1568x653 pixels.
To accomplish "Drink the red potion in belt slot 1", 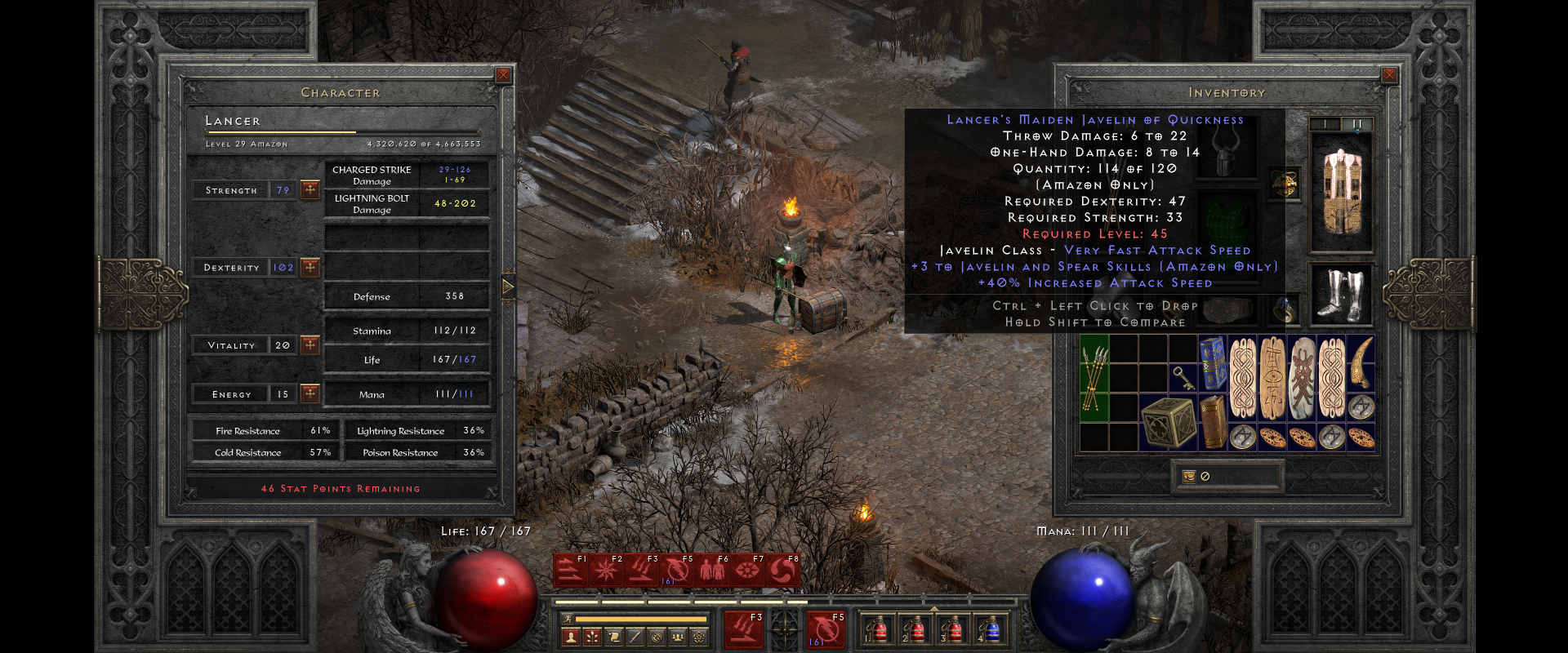I will (879, 631).
